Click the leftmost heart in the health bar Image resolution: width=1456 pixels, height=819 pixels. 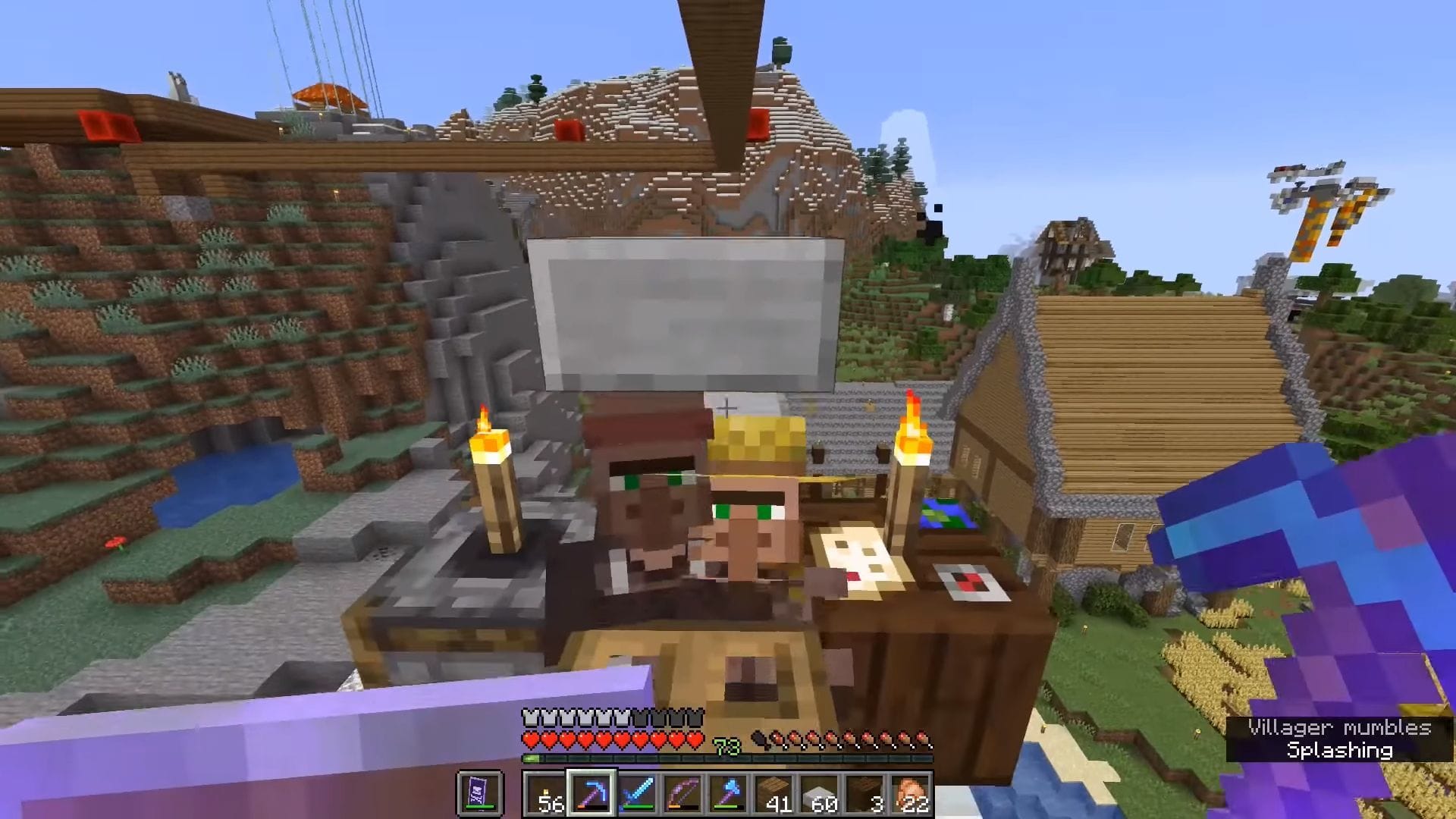point(532,739)
